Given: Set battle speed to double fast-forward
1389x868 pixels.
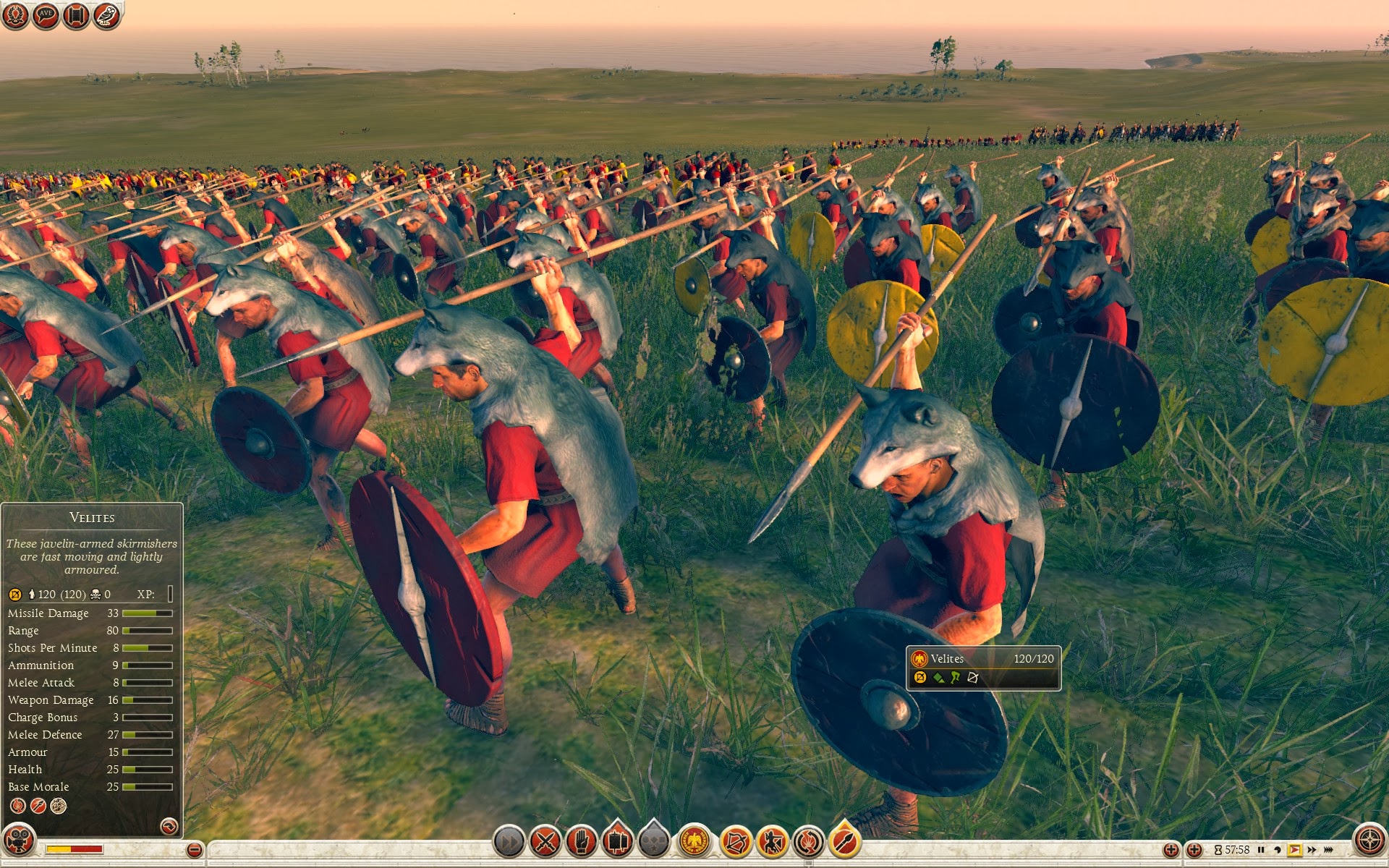Looking at the screenshot, I should 1312,850.
